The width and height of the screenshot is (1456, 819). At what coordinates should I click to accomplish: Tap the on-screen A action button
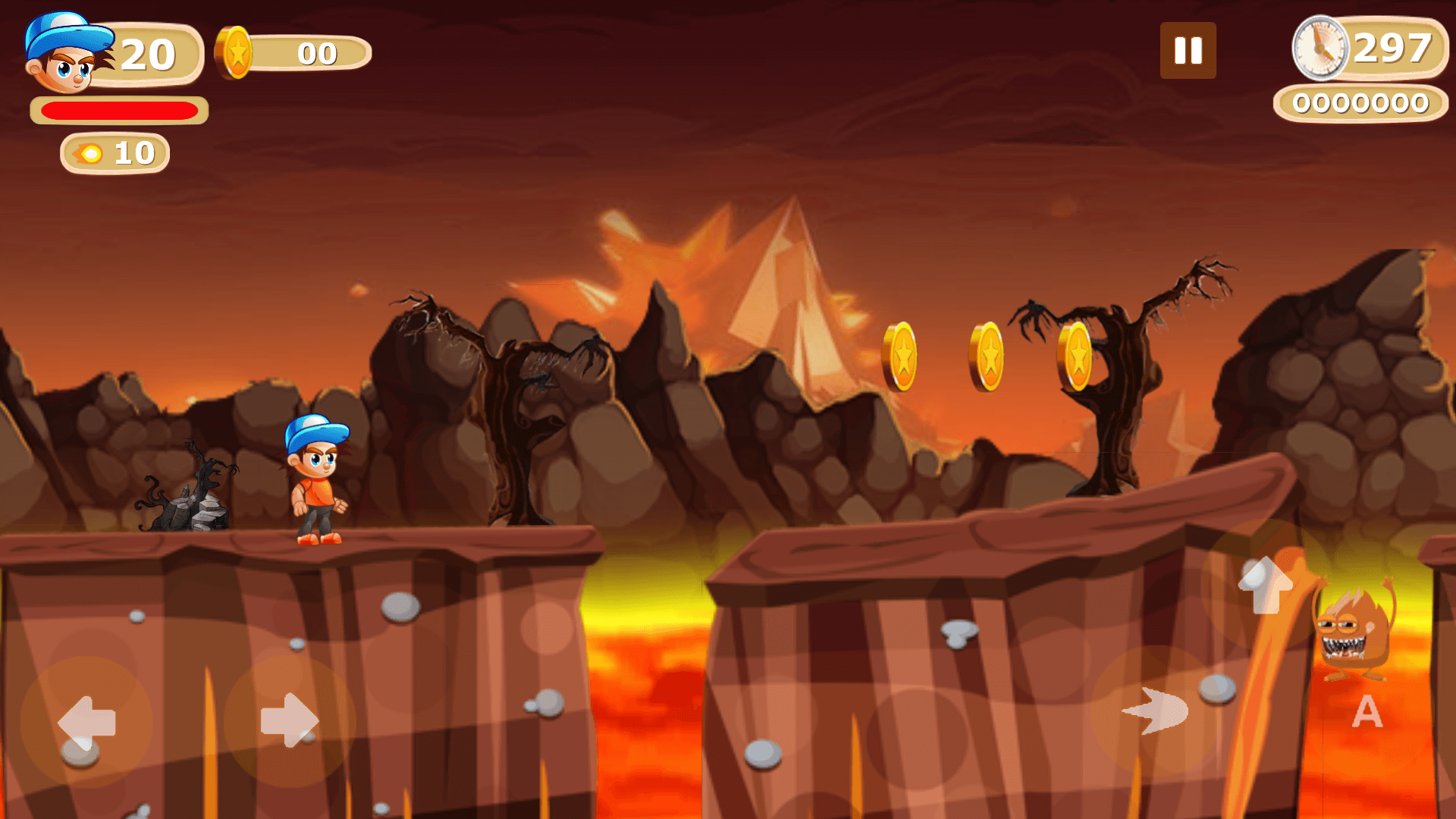[1367, 711]
